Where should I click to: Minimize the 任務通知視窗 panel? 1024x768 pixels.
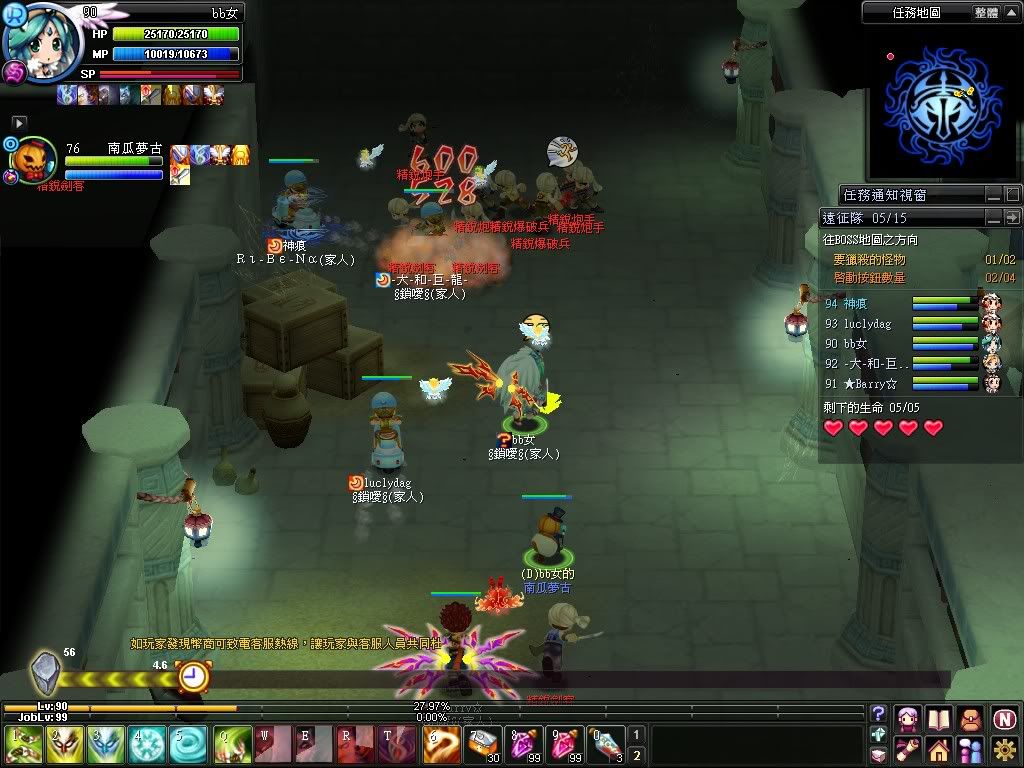coord(993,194)
